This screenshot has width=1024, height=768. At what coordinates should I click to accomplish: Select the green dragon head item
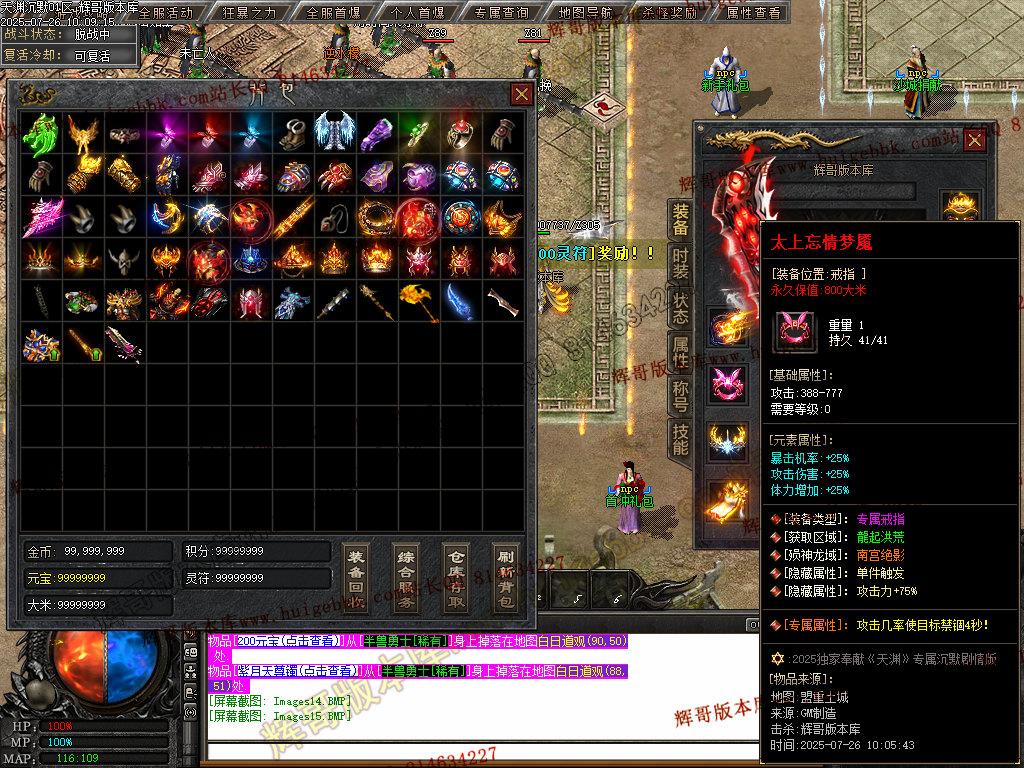point(40,132)
